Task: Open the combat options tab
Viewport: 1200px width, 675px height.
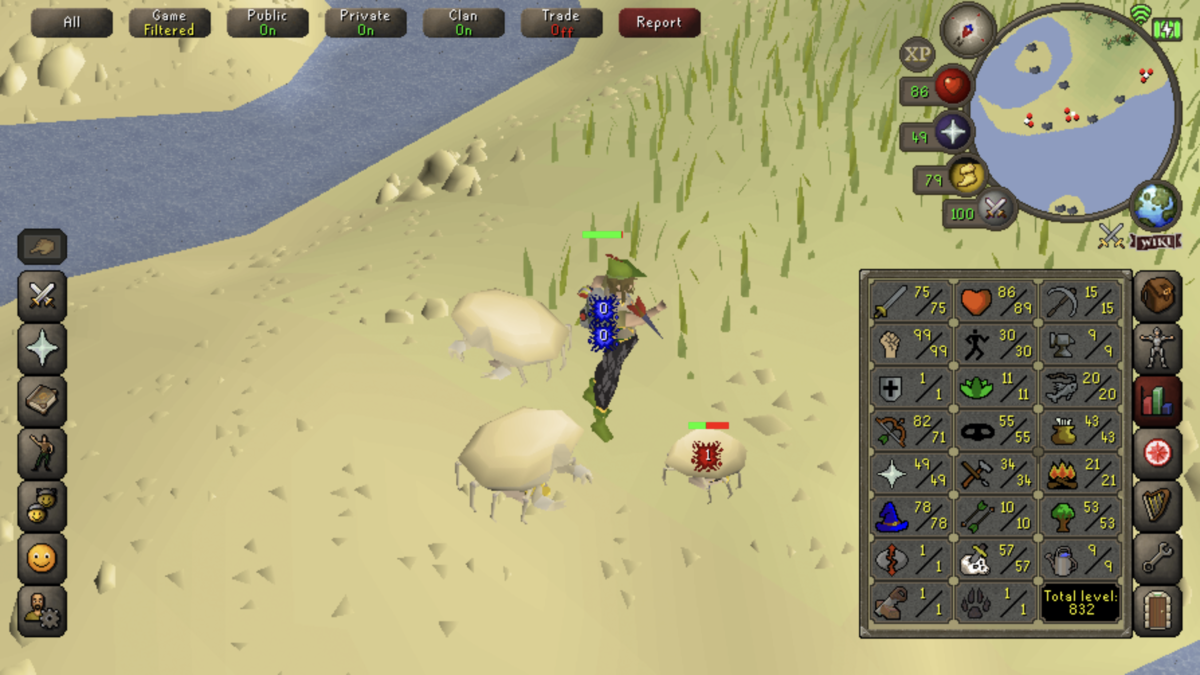Action: (x=42, y=296)
